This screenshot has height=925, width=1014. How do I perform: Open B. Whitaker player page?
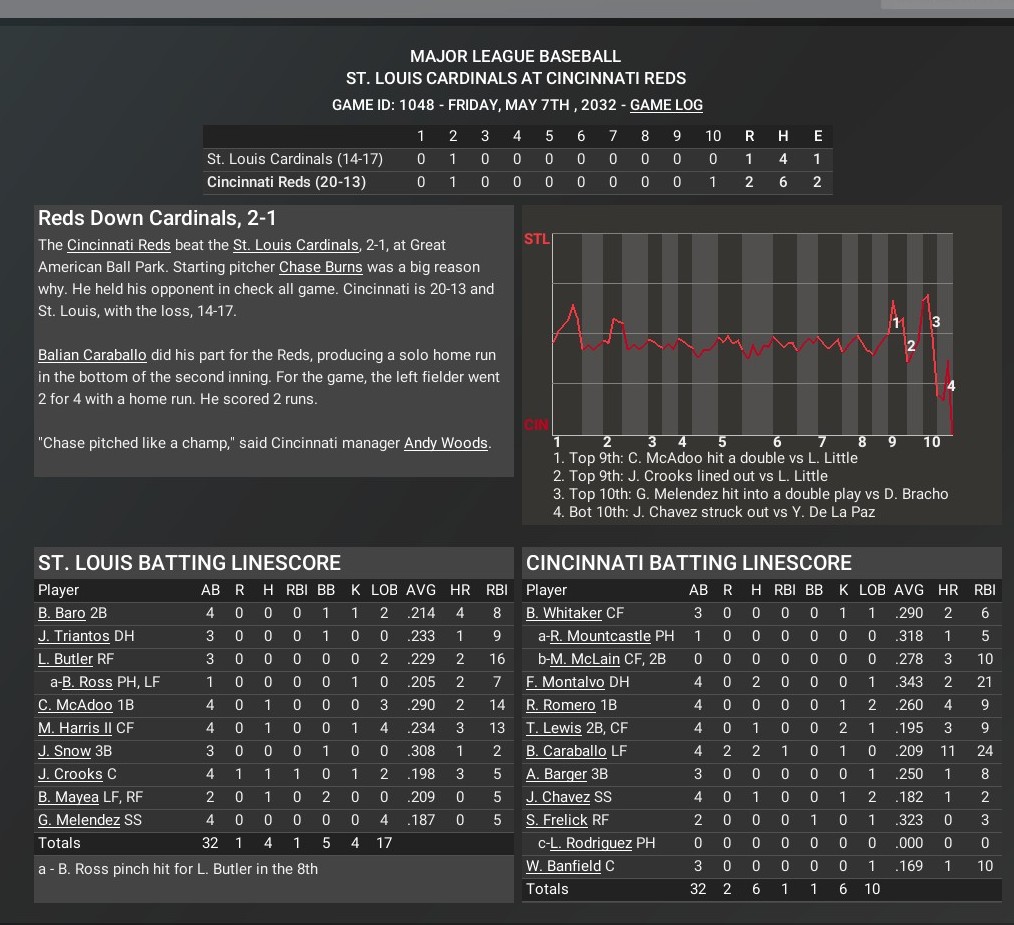click(564, 613)
